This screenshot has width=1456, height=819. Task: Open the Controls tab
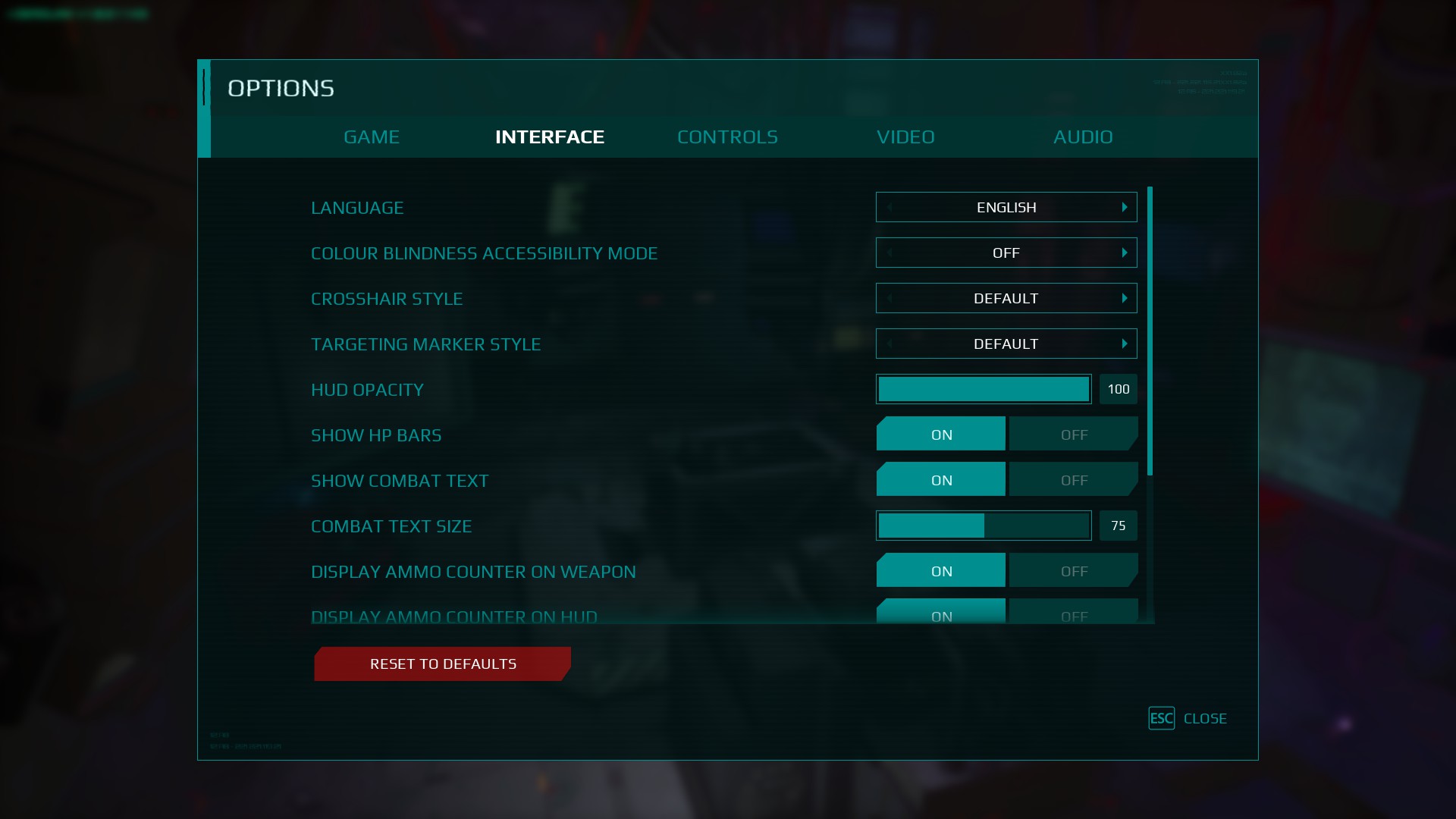point(727,136)
